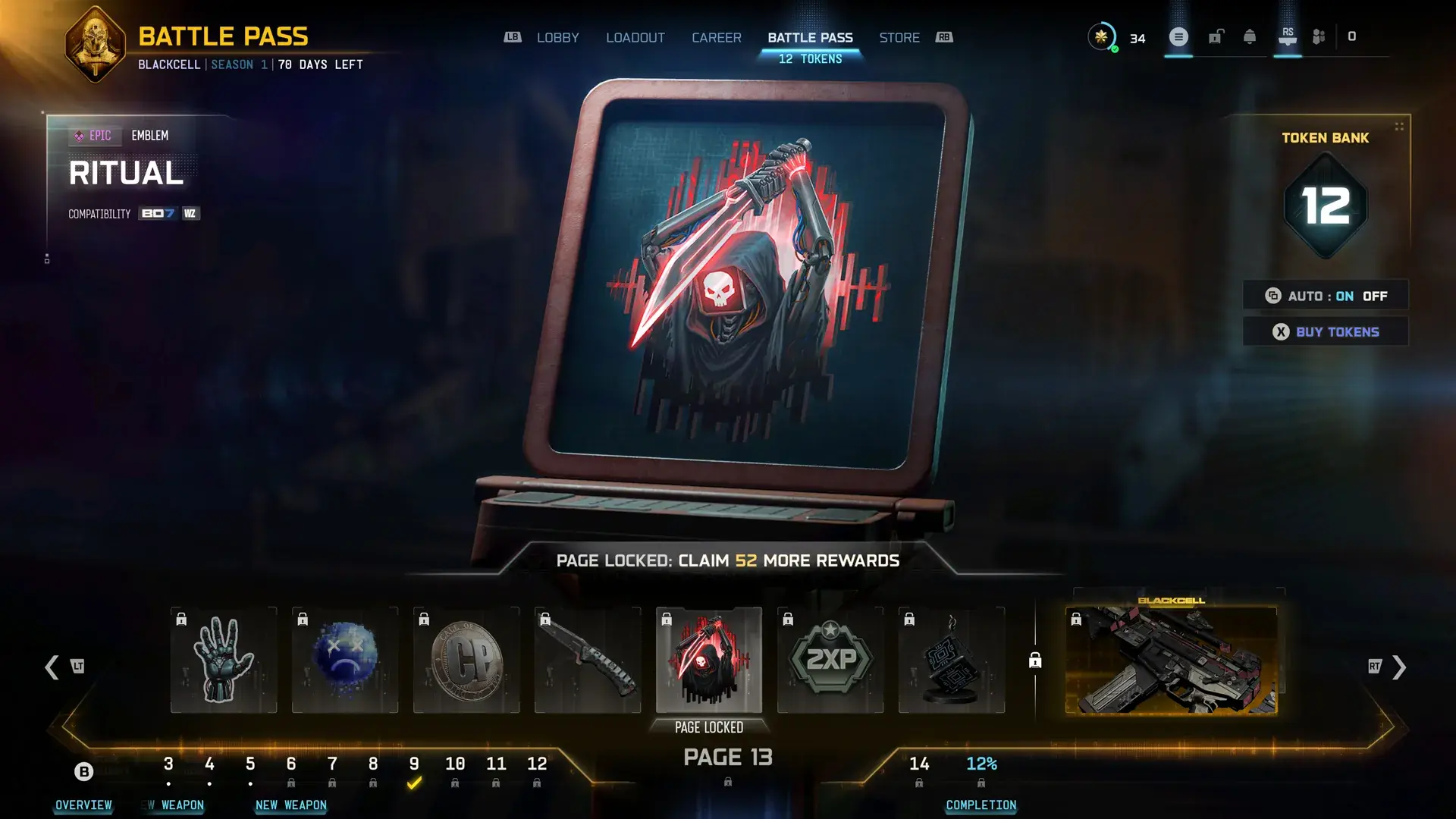Switch to the STORE tab
Screen dimensions: 1456x819
tap(899, 37)
